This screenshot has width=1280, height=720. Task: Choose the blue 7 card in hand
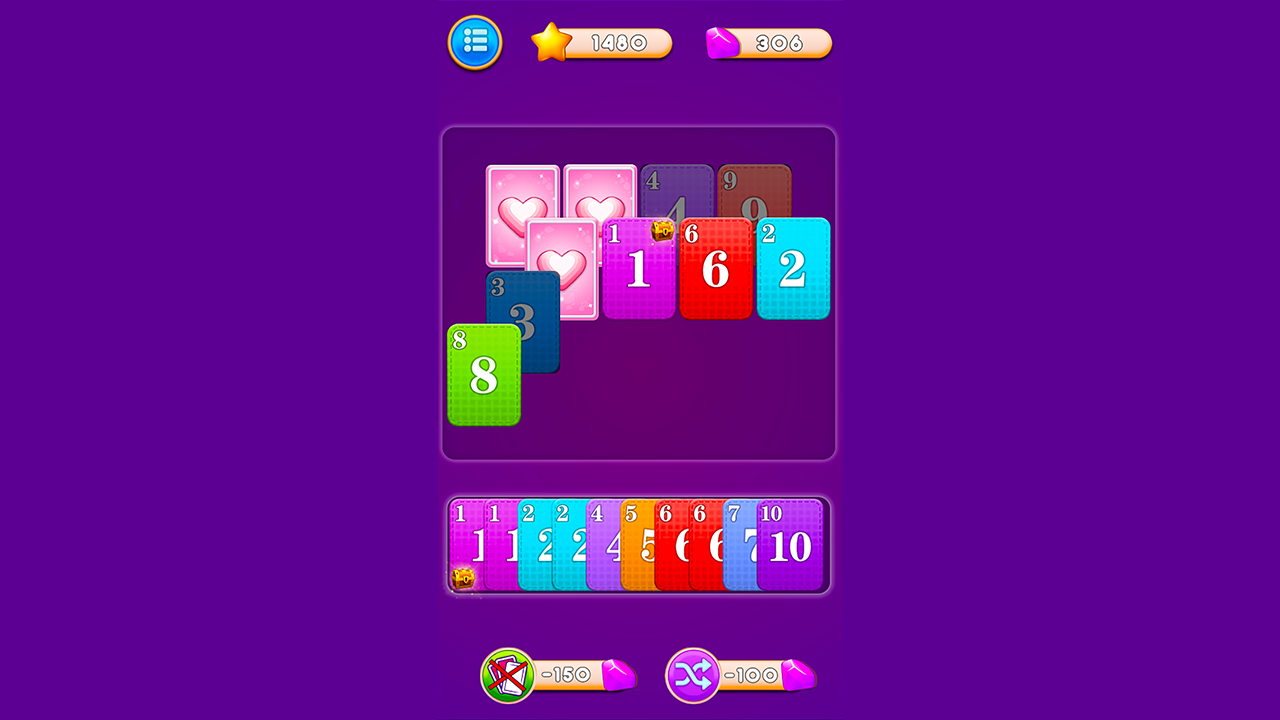click(742, 545)
